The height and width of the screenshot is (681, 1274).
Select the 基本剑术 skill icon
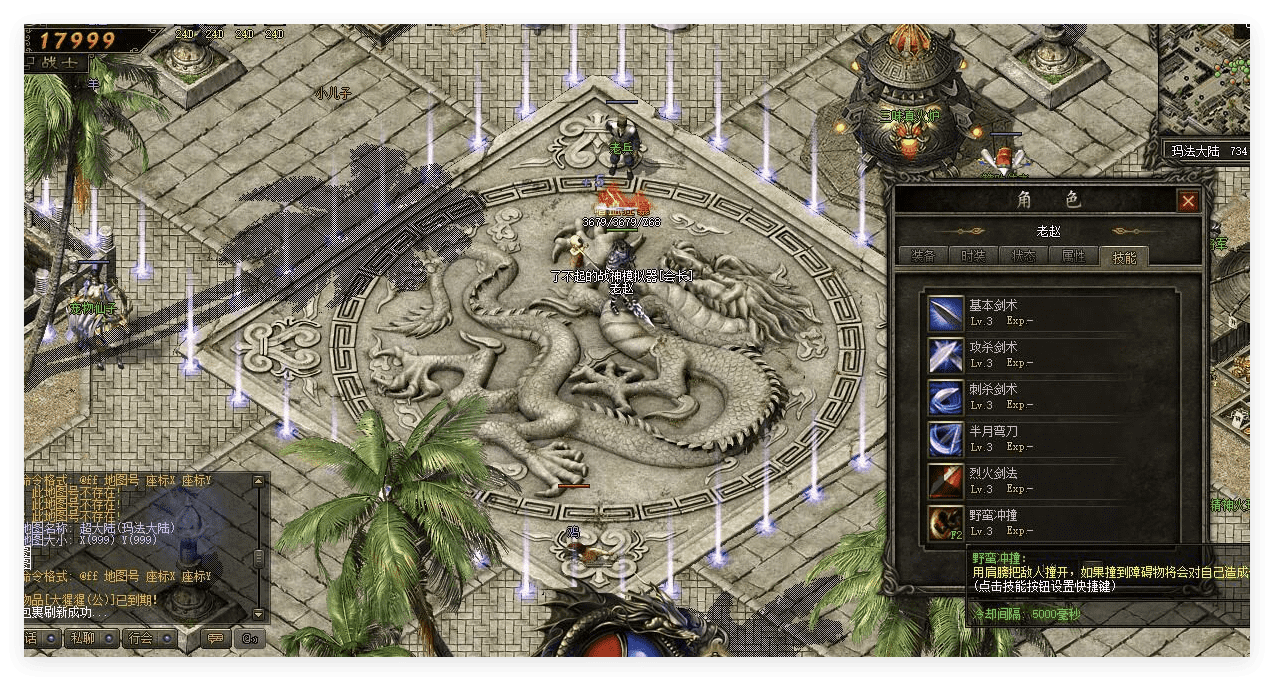point(945,313)
